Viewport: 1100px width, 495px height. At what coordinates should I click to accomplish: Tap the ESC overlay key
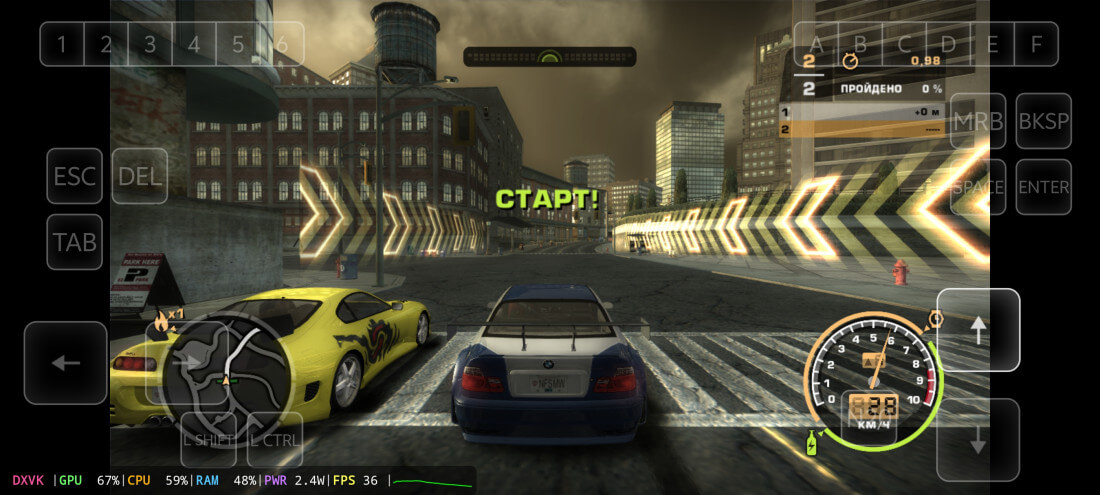[75, 177]
